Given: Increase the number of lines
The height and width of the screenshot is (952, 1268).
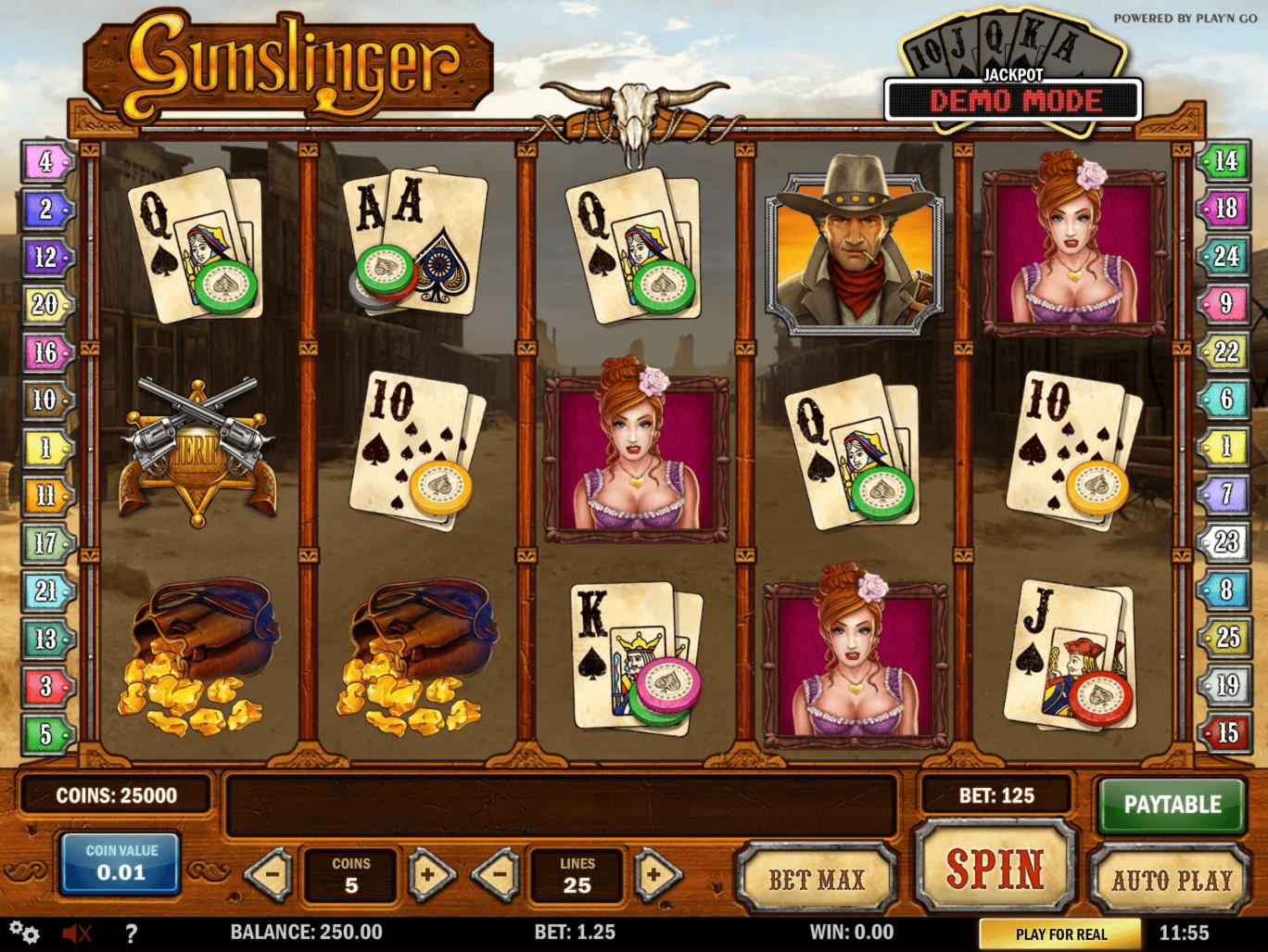Looking at the screenshot, I should point(656,874).
